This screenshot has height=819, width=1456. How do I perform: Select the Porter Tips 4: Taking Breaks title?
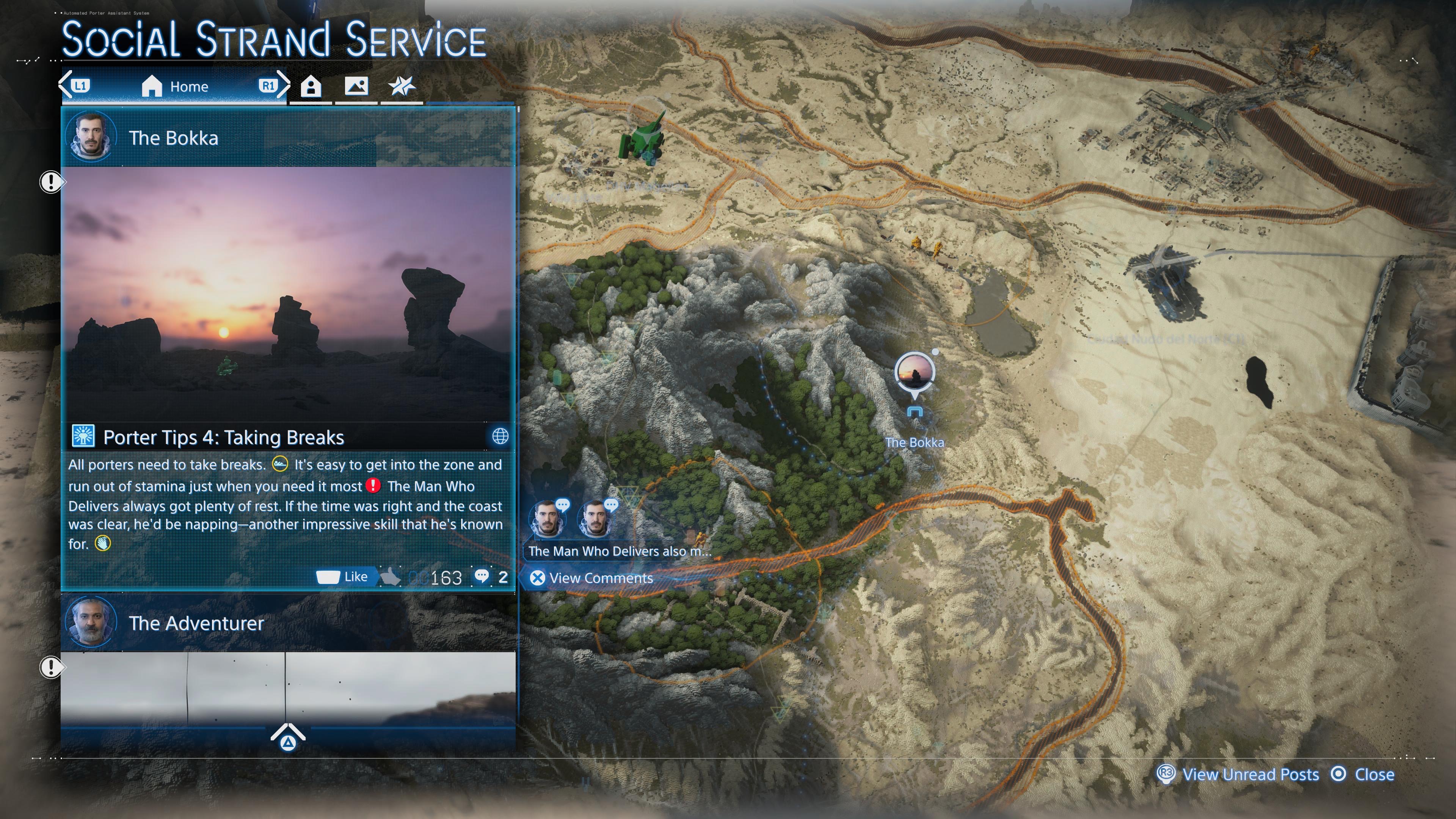(x=223, y=438)
